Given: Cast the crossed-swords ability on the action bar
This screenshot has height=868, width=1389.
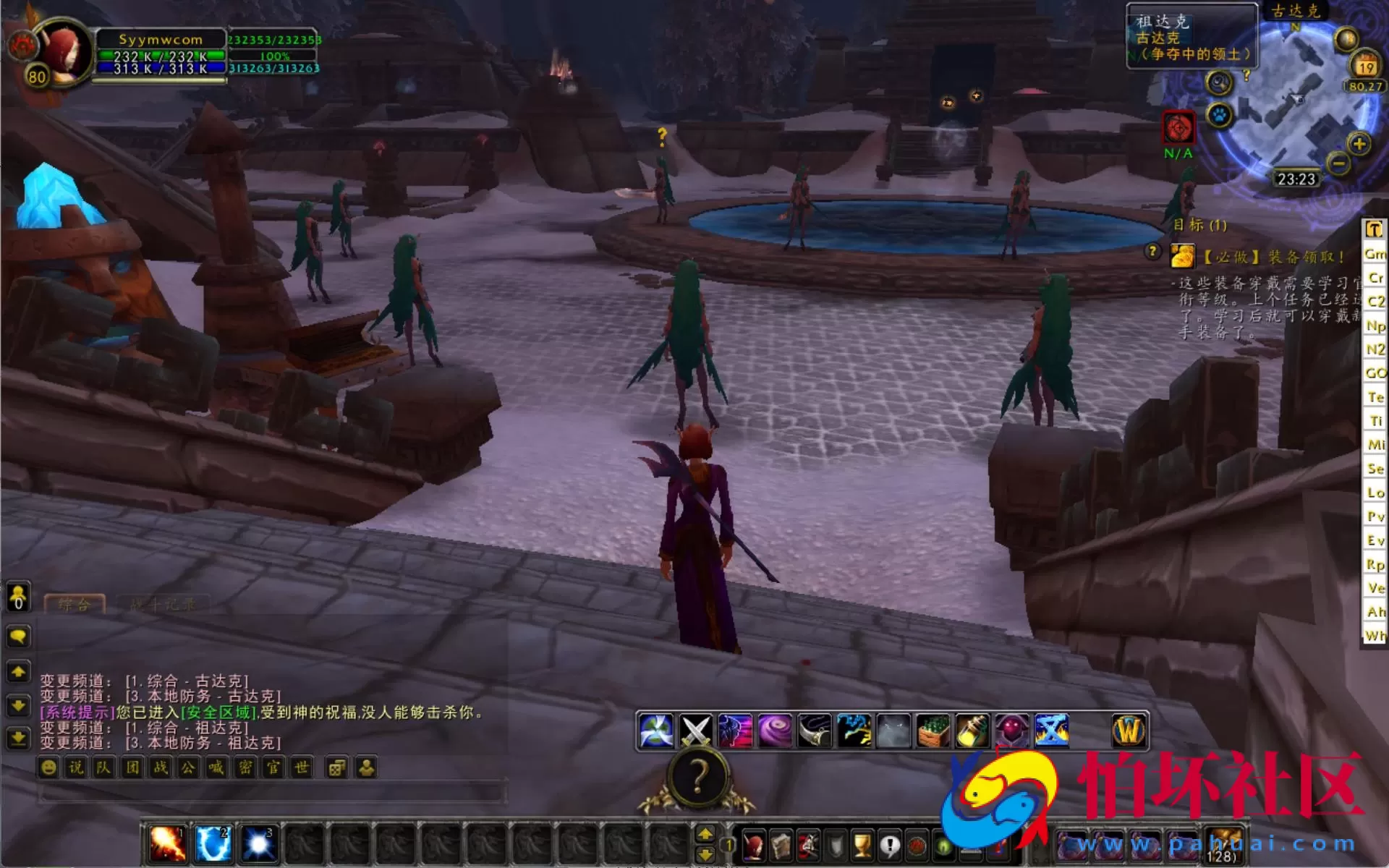Looking at the screenshot, I should pos(697,729).
